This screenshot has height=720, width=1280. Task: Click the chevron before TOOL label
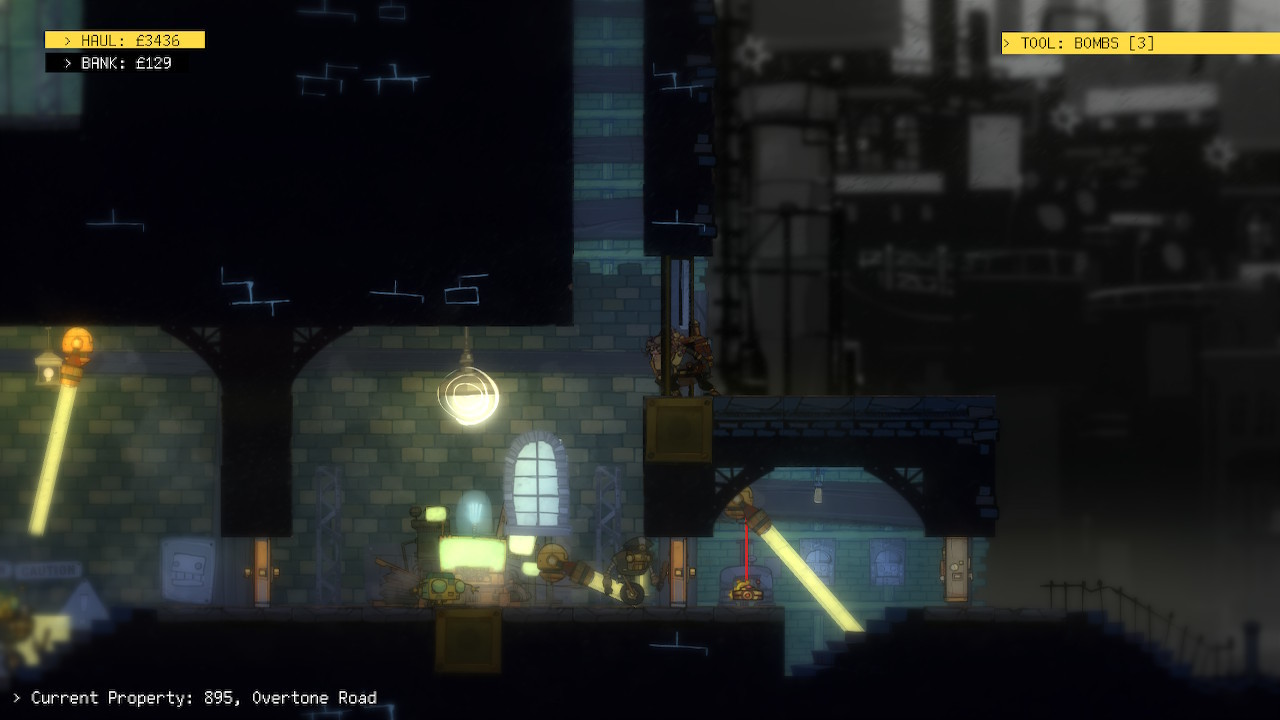(x=1006, y=43)
